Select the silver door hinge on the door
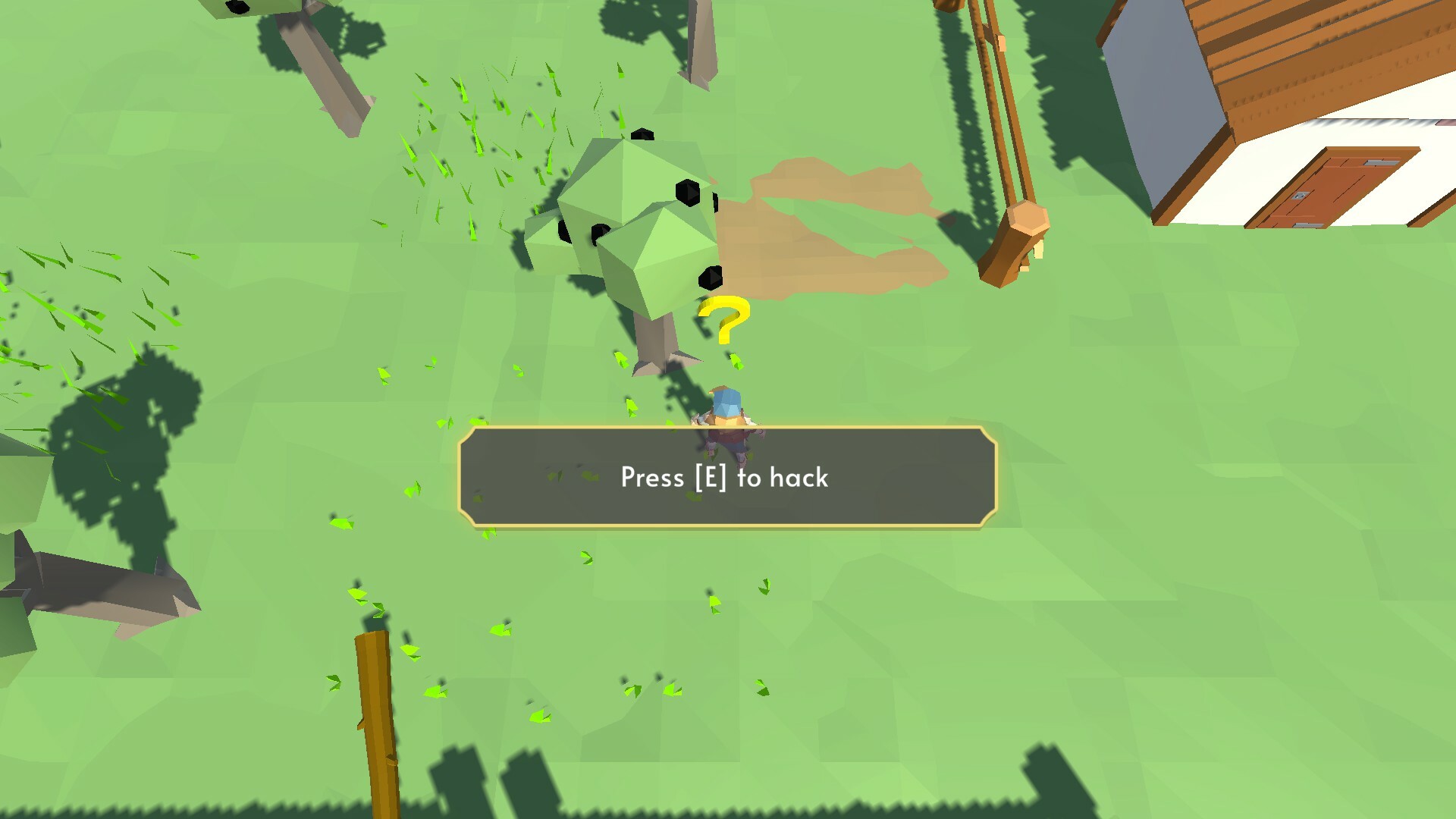1456x819 pixels. [x=1380, y=163]
